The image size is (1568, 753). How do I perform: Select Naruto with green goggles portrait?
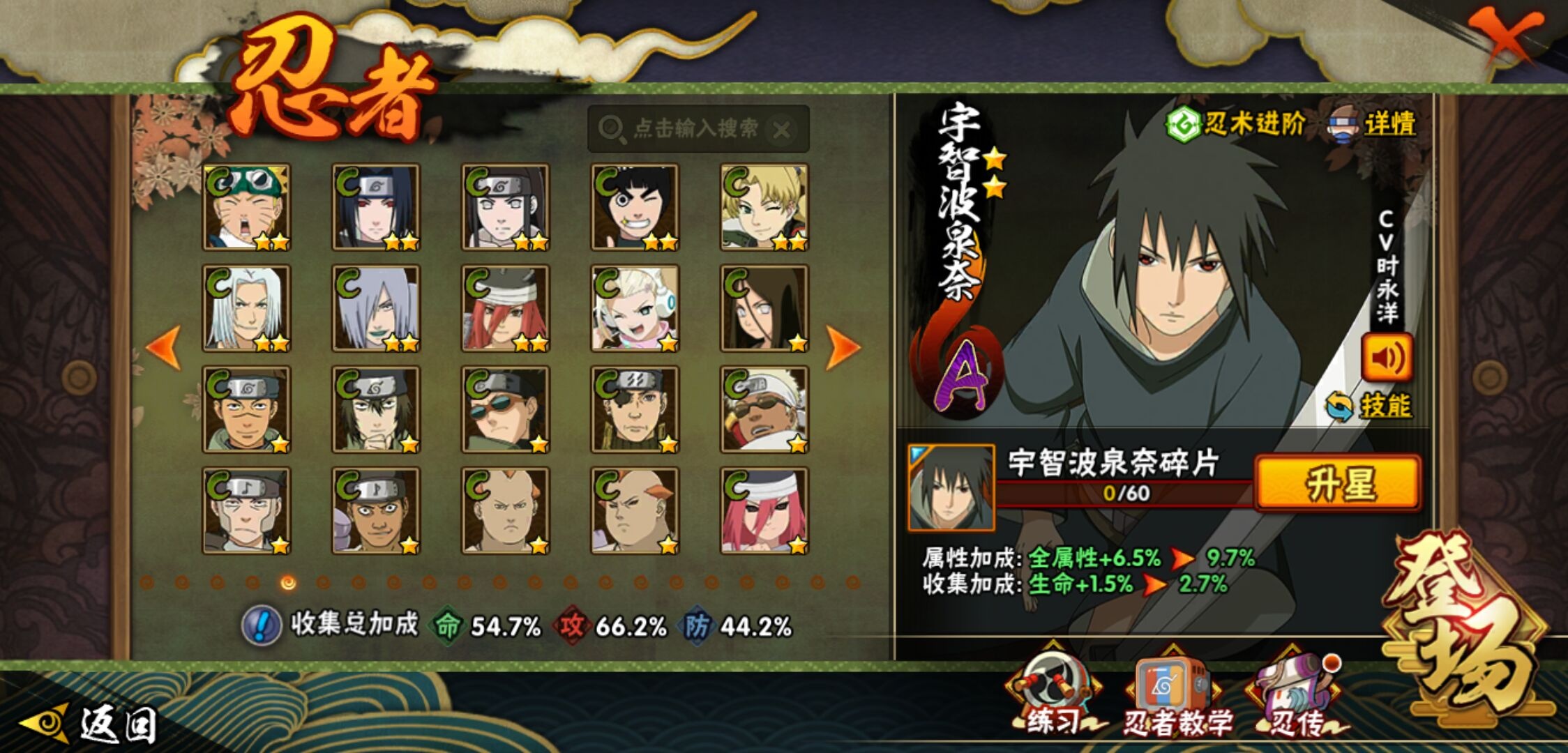247,207
